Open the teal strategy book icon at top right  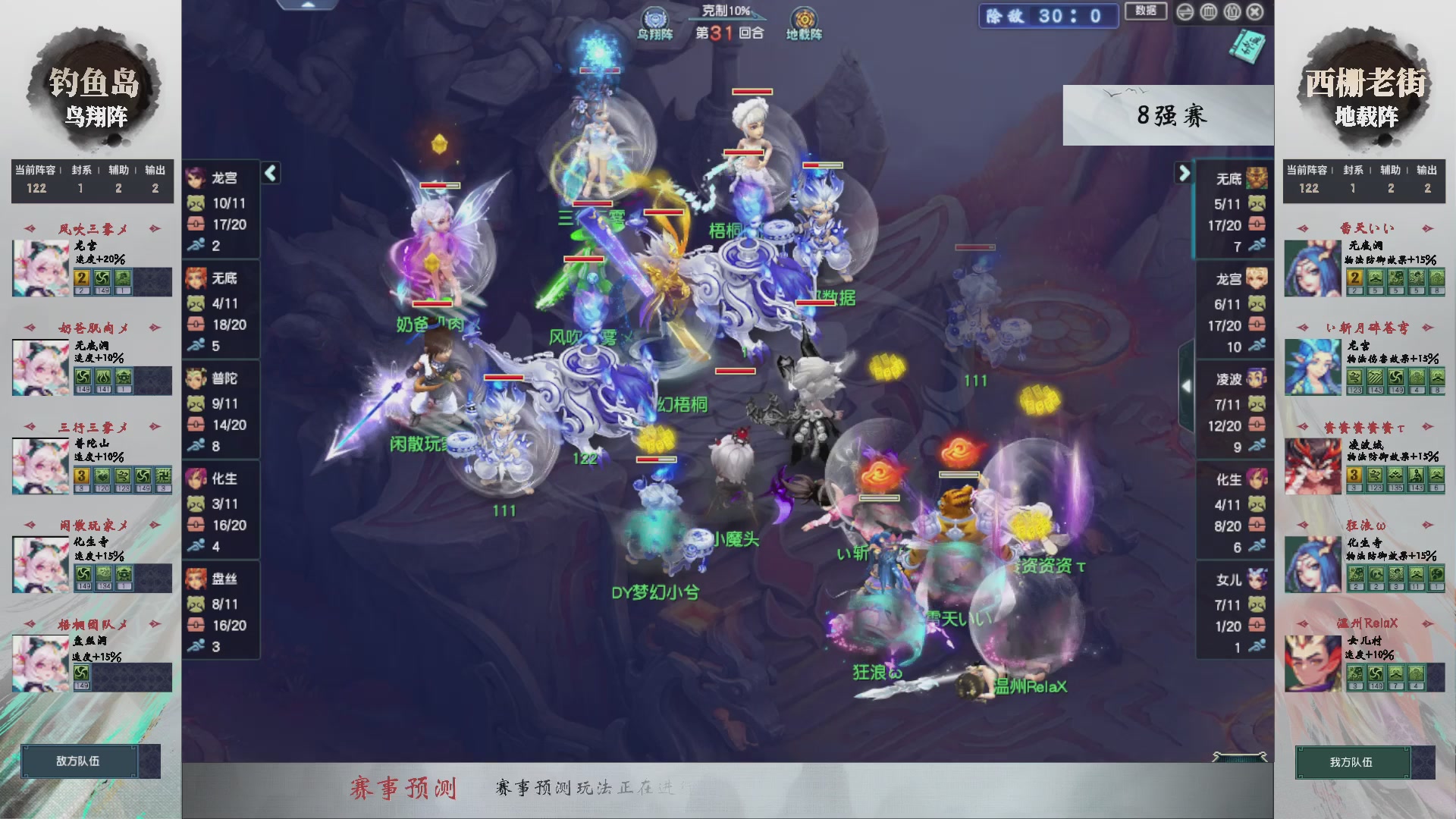coord(1250,47)
